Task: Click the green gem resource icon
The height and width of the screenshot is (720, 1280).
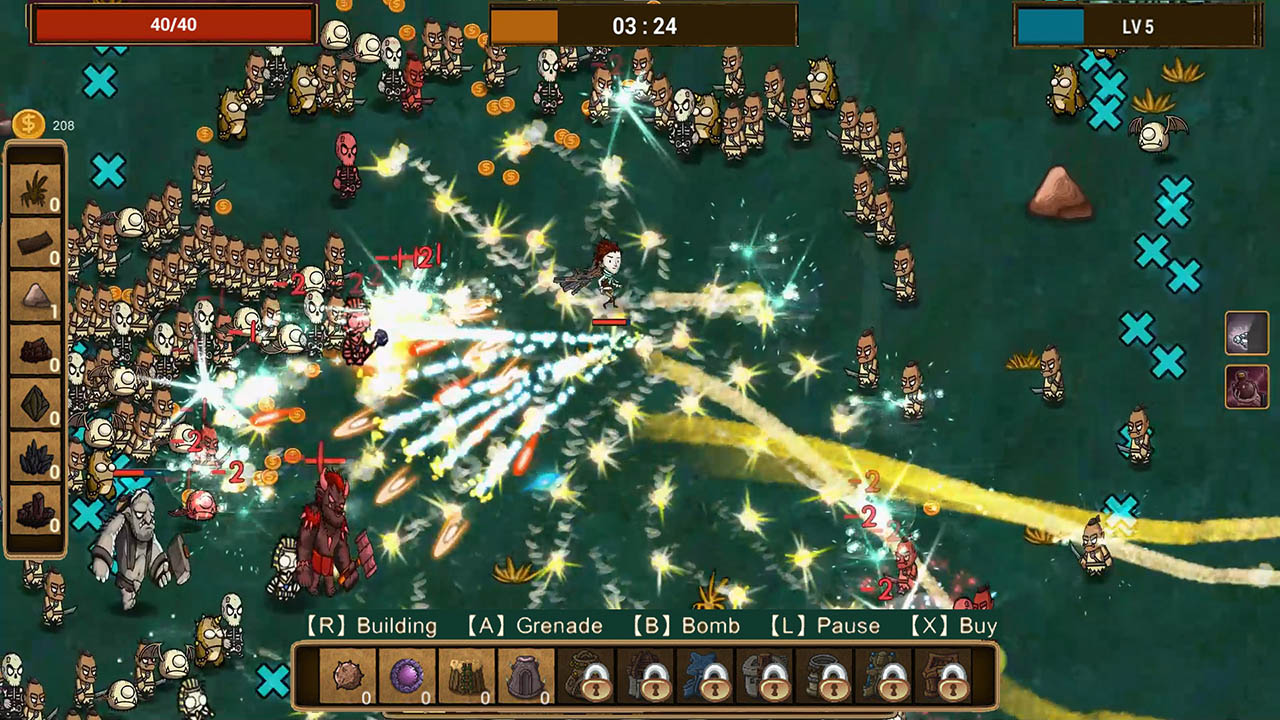Action: (x=35, y=405)
